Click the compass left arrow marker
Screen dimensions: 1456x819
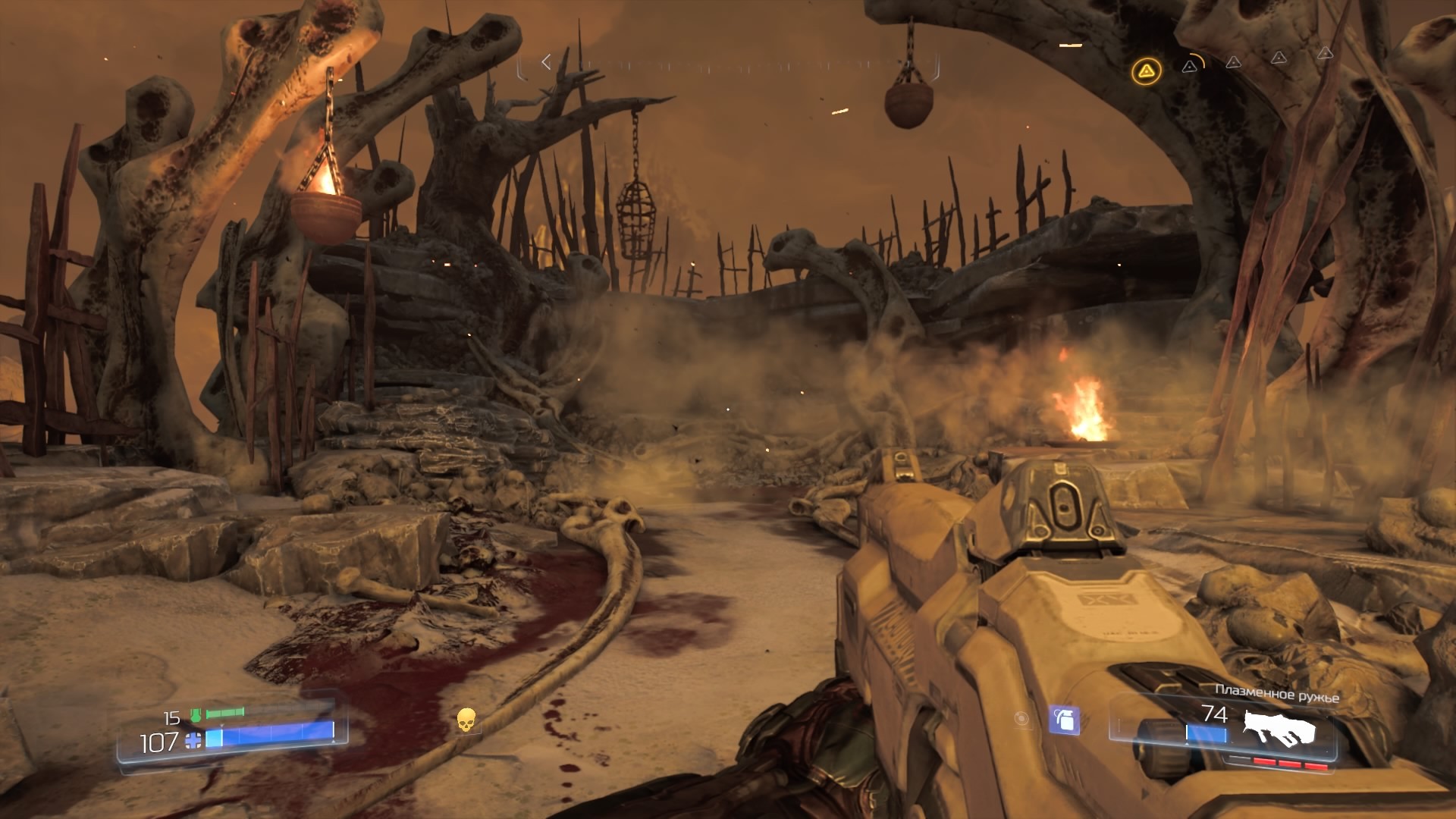click(x=545, y=62)
